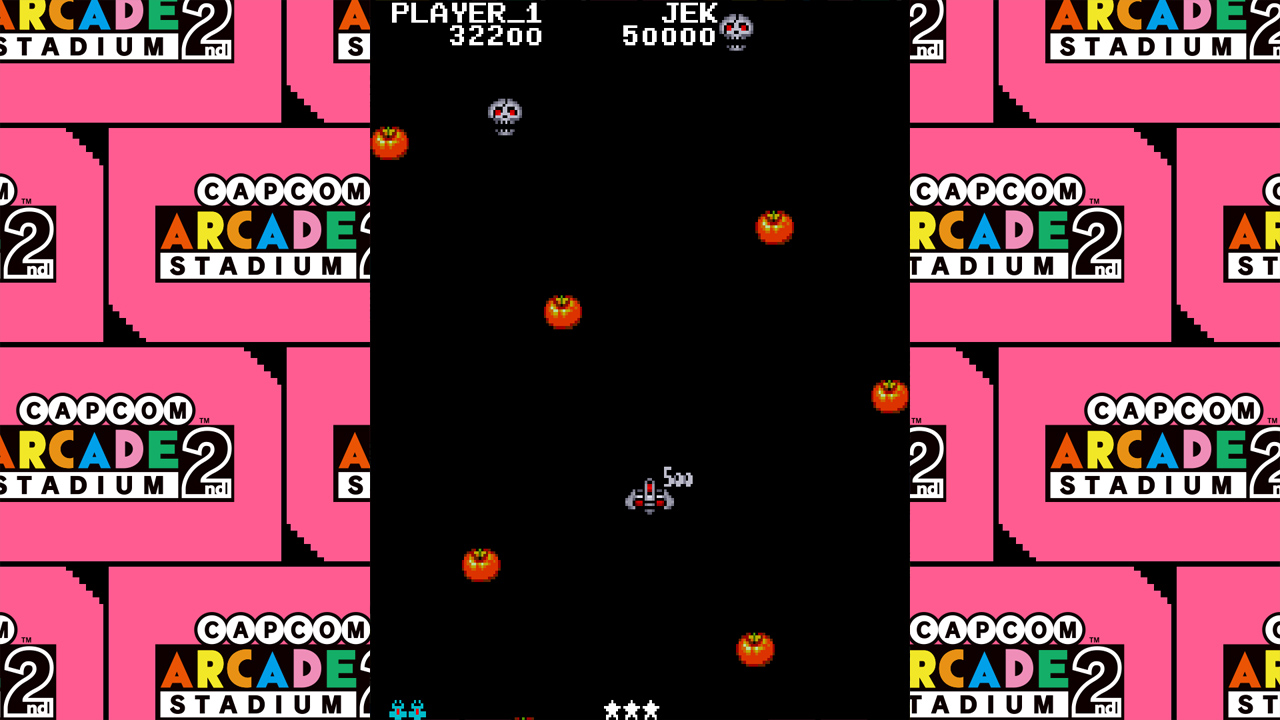The width and height of the screenshot is (1280, 720).
Task: Click the skull icon beside the JEK score
Action: [737, 30]
